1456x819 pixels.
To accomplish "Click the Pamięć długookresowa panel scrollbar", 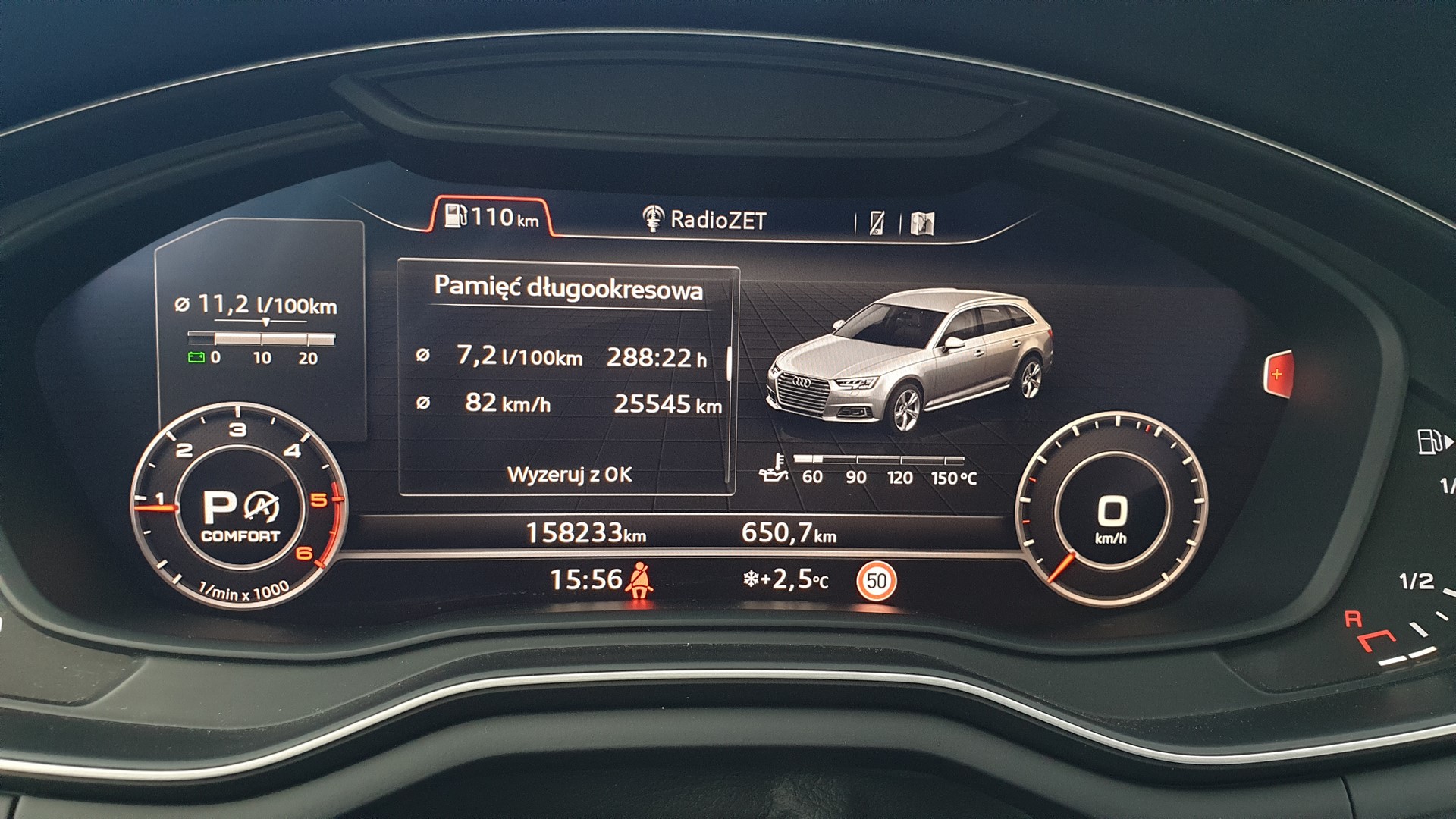I will (x=729, y=364).
